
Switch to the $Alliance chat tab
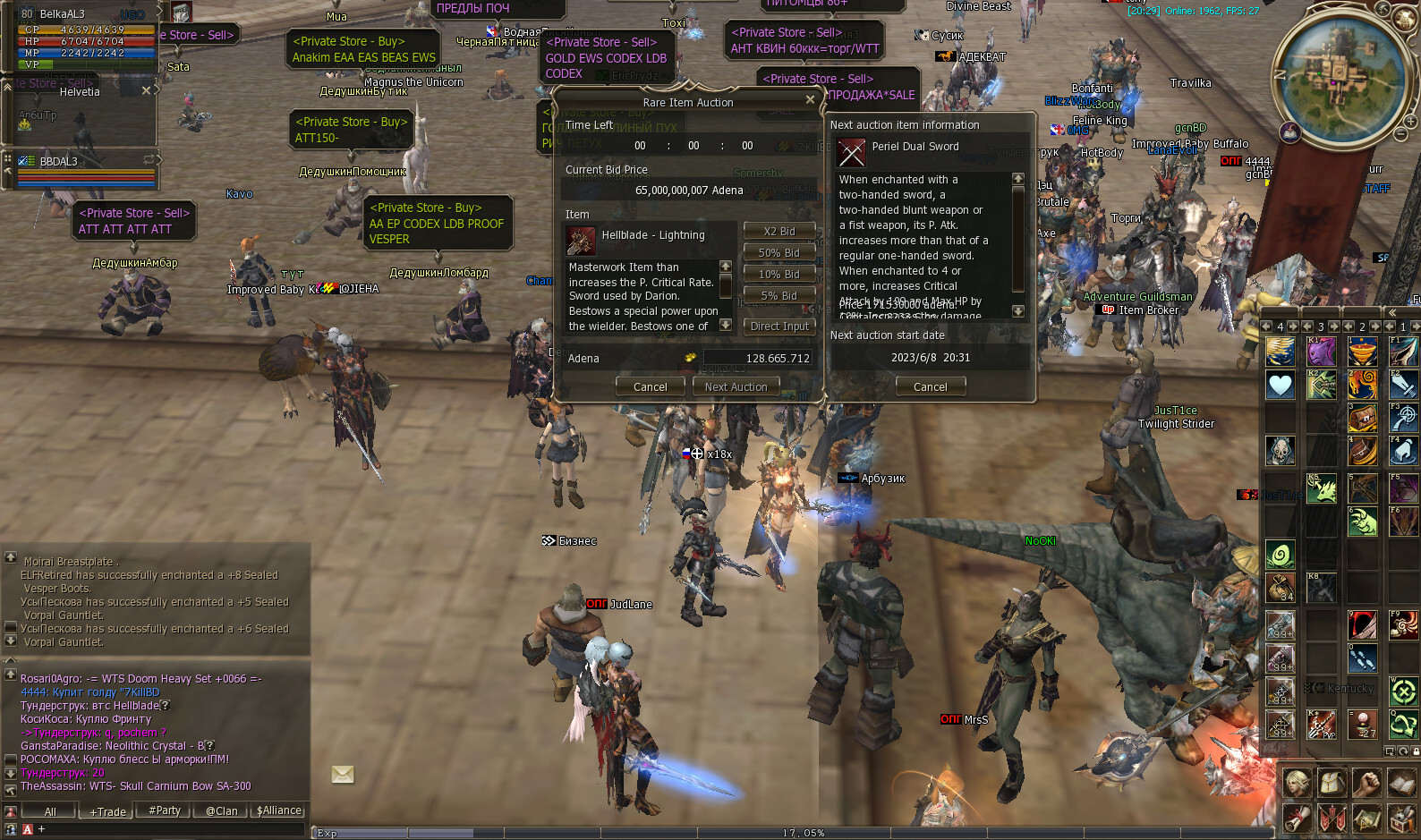coord(279,810)
